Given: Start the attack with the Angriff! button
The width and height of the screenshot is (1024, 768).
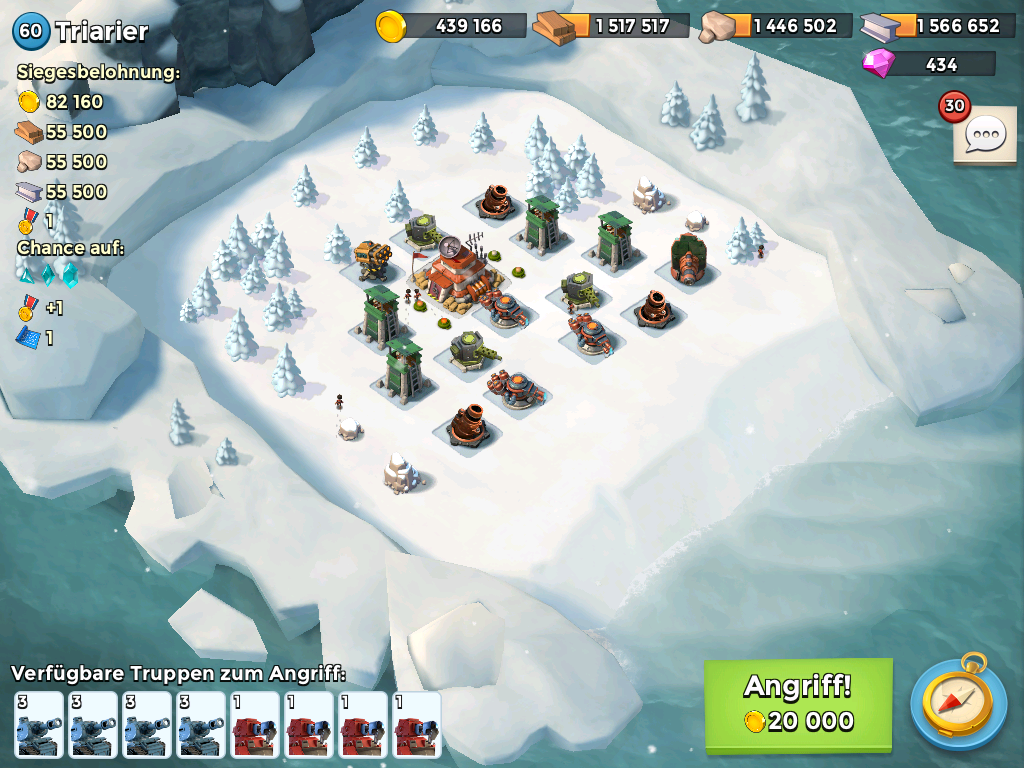Looking at the screenshot, I should coord(797,704).
